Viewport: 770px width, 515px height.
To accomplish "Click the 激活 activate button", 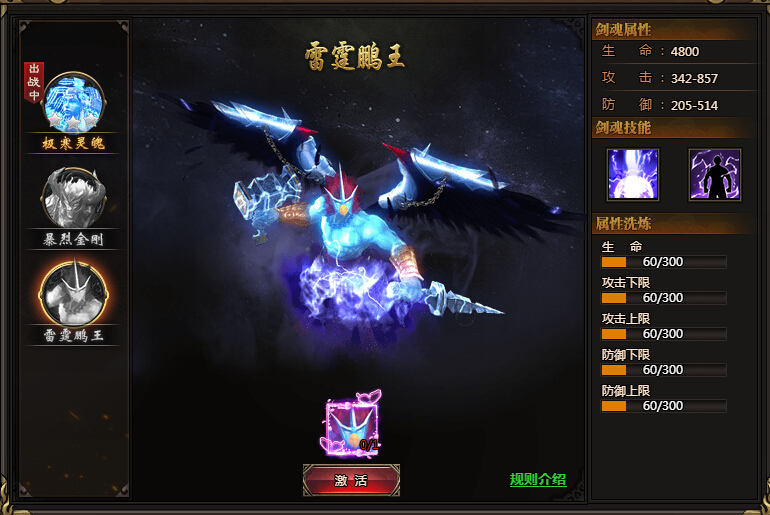I will pyautogui.click(x=351, y=480).
